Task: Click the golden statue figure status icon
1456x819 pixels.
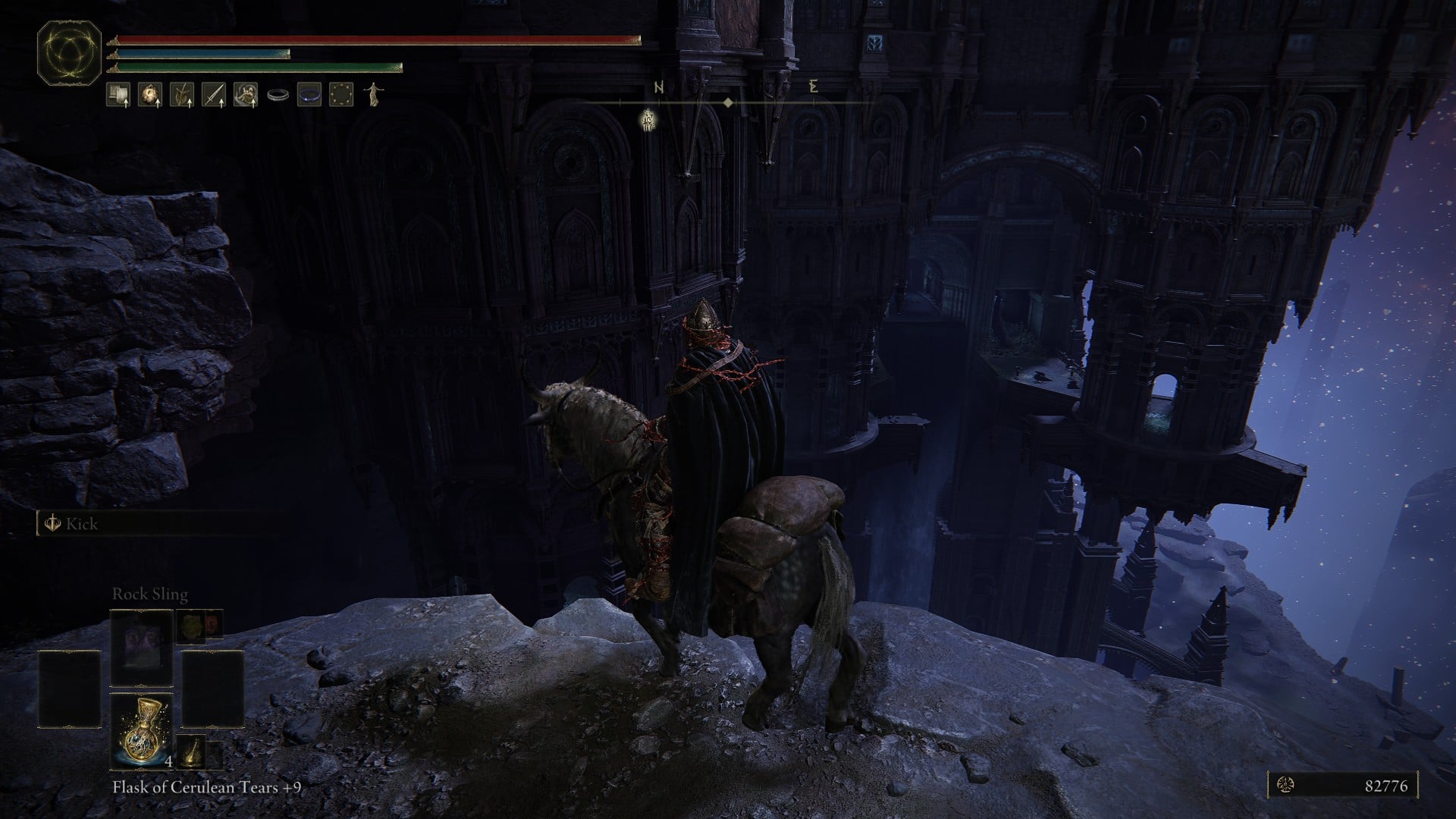Action: click(372, 95)
